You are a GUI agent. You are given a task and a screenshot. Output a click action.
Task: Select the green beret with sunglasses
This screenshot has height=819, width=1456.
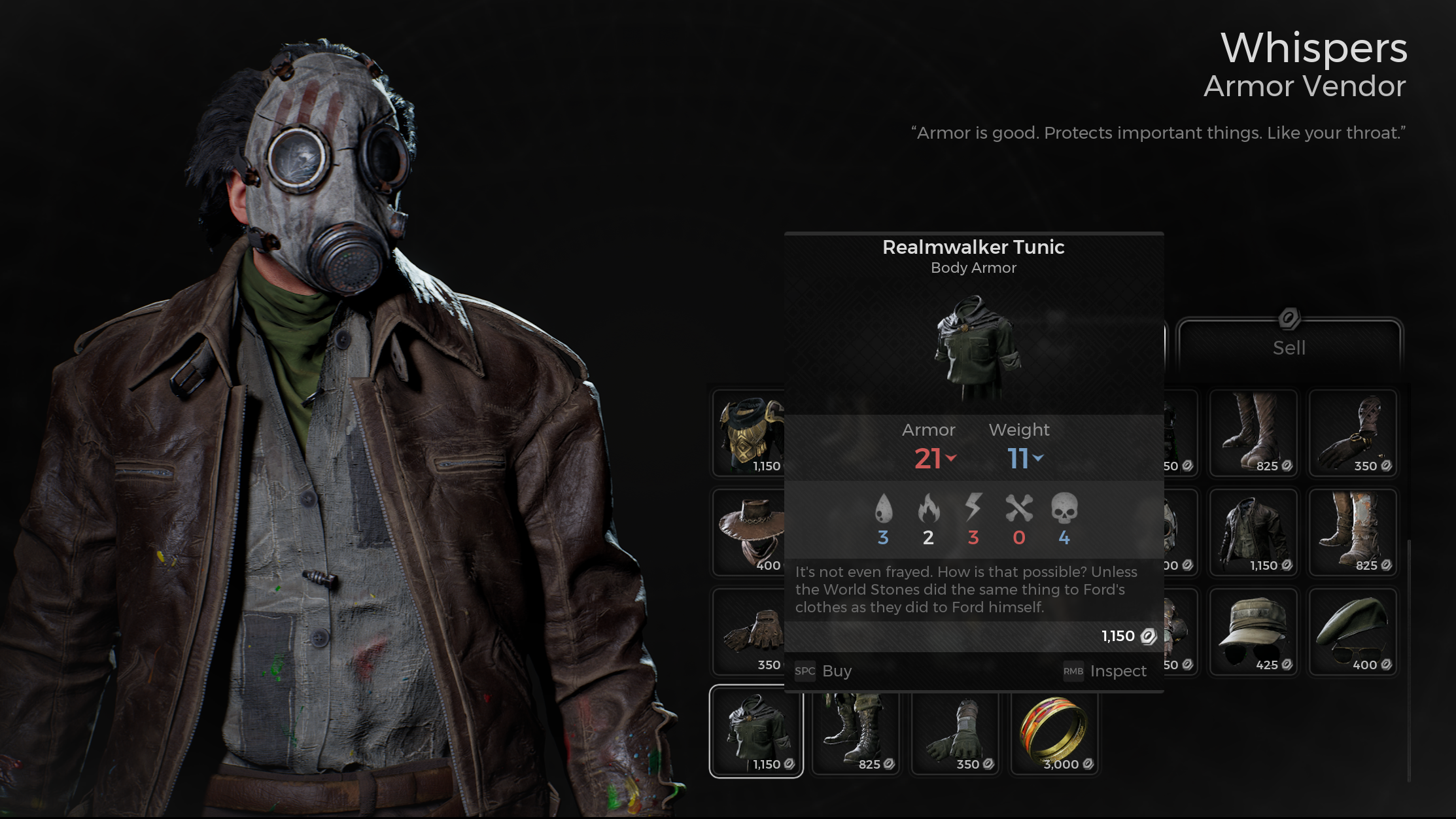[1352, 631]
